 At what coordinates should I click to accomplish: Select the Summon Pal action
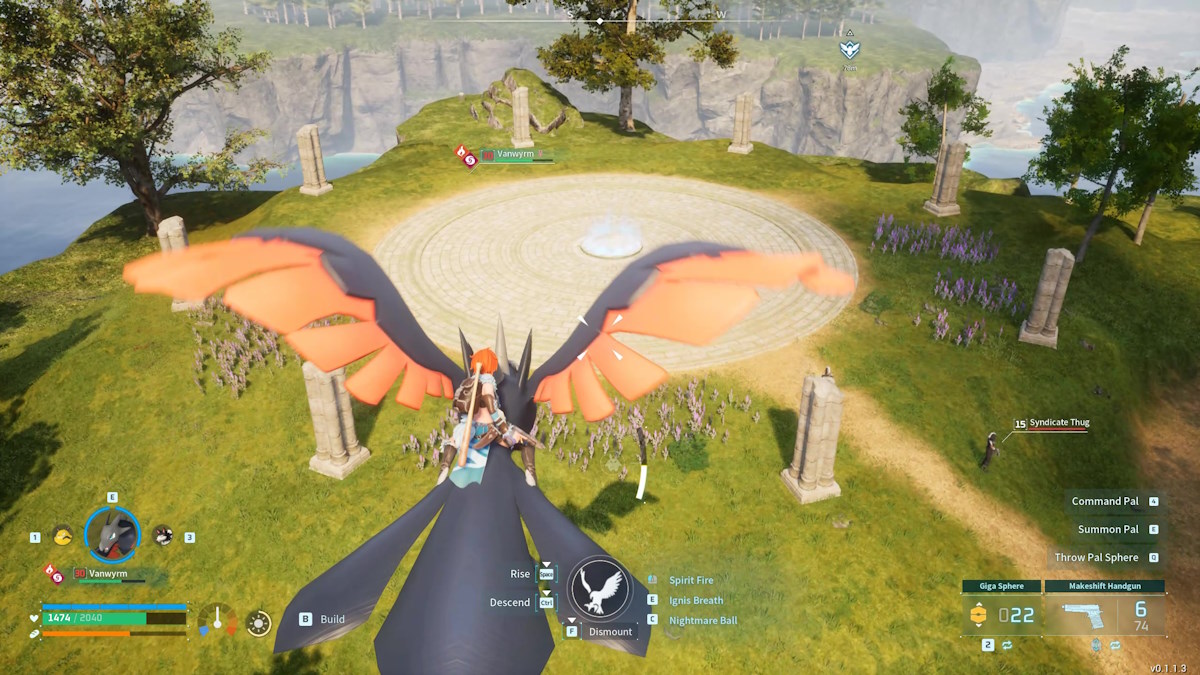(1108, 529)
